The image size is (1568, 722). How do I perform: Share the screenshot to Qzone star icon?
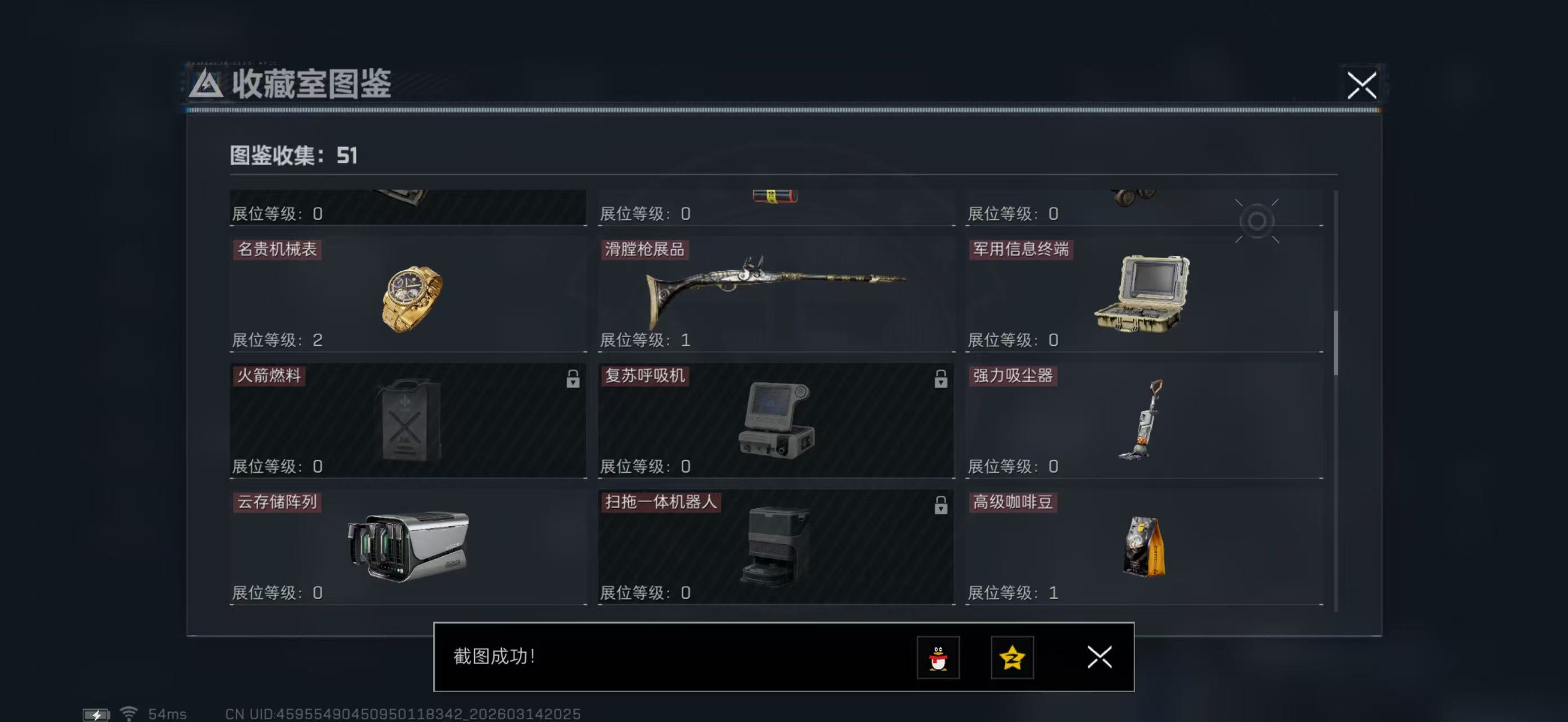point(1012,658)
